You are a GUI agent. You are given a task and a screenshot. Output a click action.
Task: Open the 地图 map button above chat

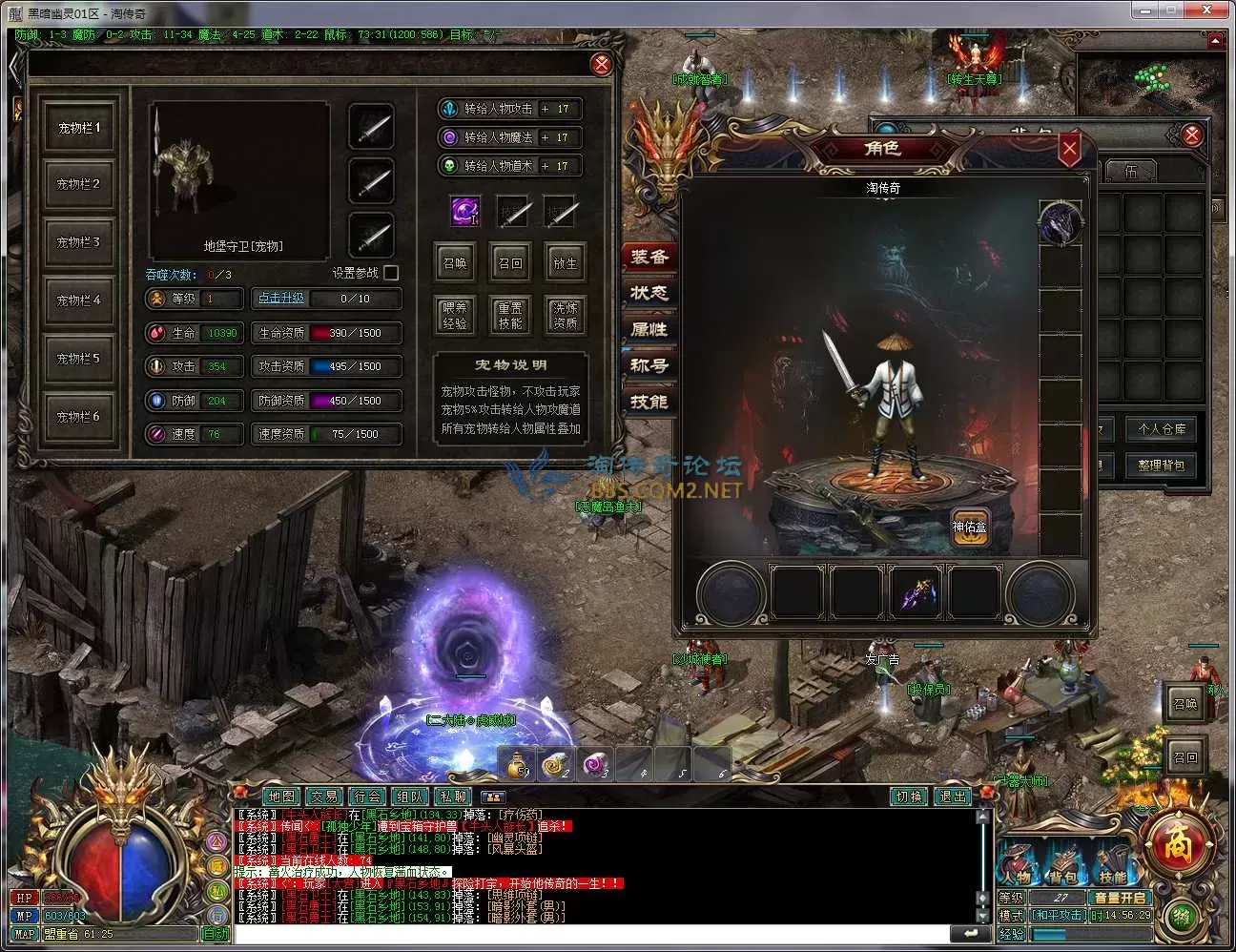point(282,797)
